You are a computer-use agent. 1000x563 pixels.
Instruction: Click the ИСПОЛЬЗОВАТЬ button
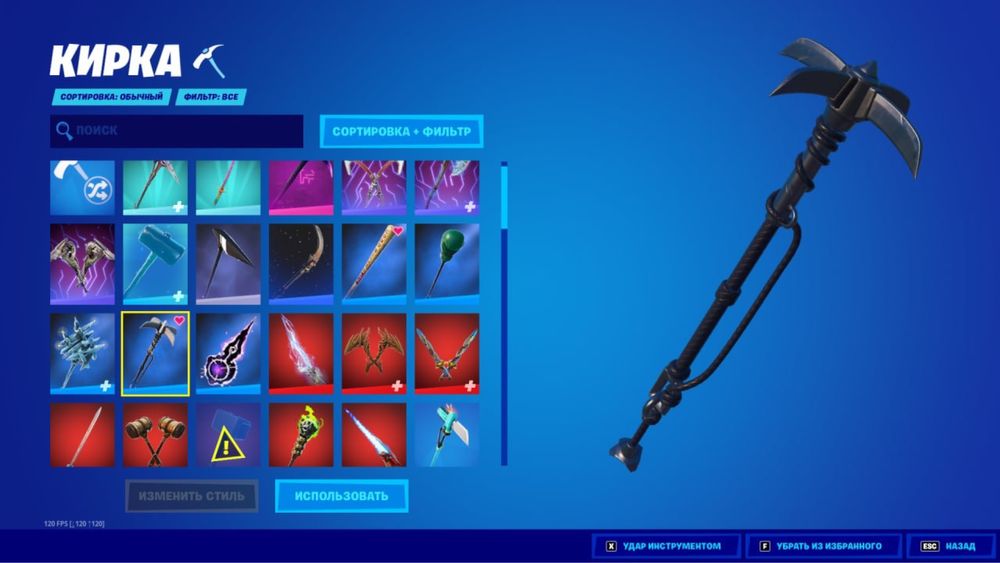(341, 495)
